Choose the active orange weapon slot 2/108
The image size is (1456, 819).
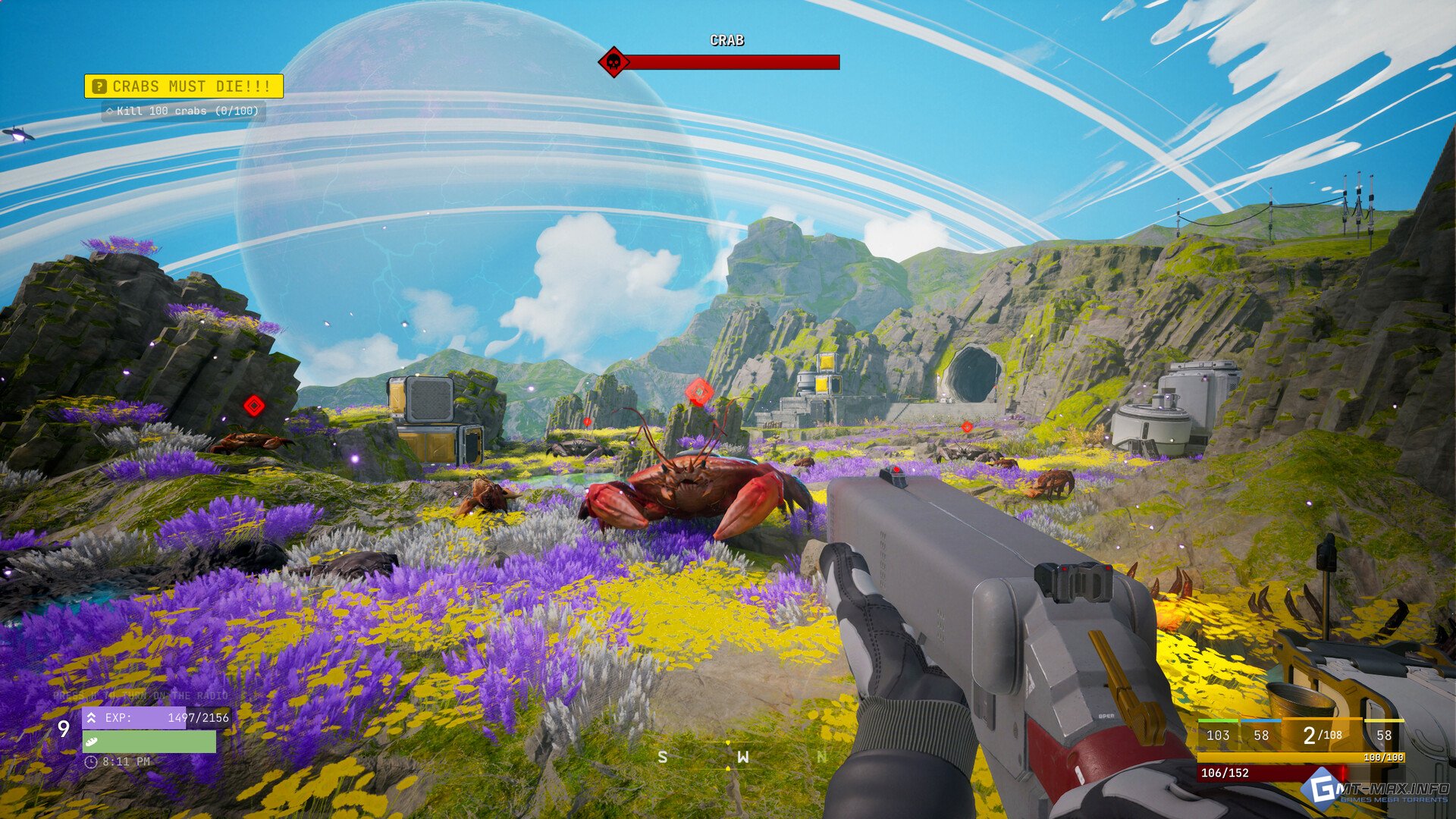1322,735
